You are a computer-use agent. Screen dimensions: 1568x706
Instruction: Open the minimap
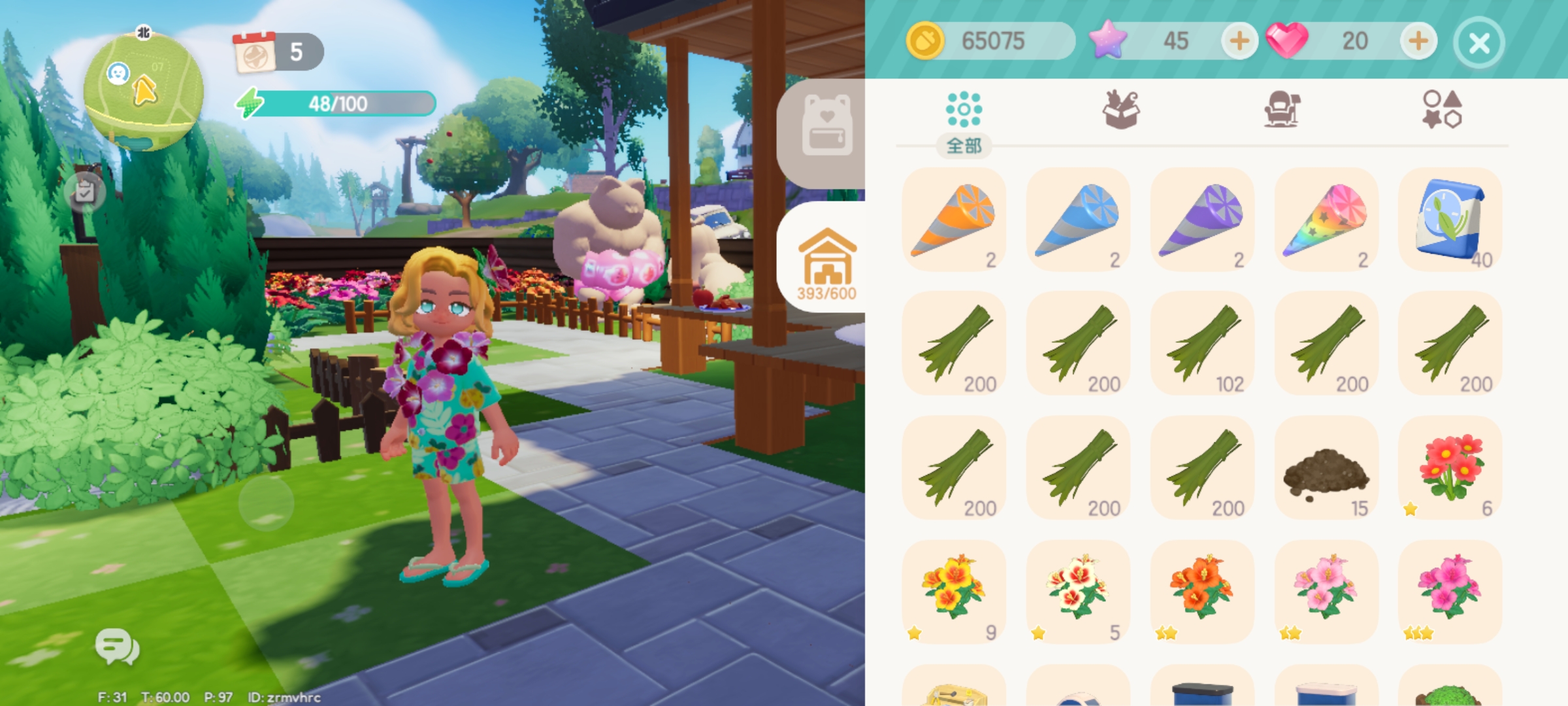pyautogui.click(x=143, y=92)
